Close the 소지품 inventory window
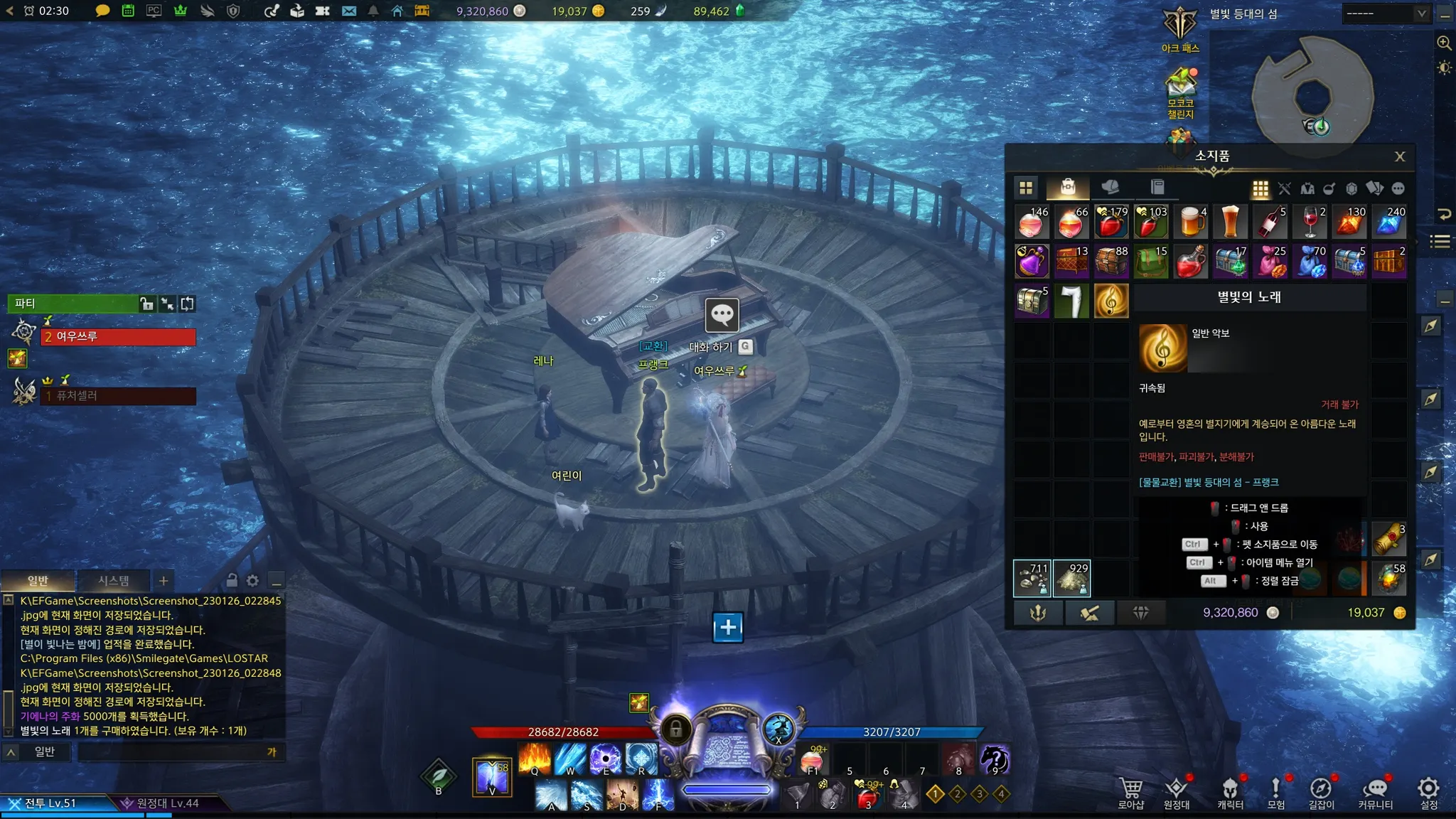1456x819 pixels. (x=1399, y=156)
